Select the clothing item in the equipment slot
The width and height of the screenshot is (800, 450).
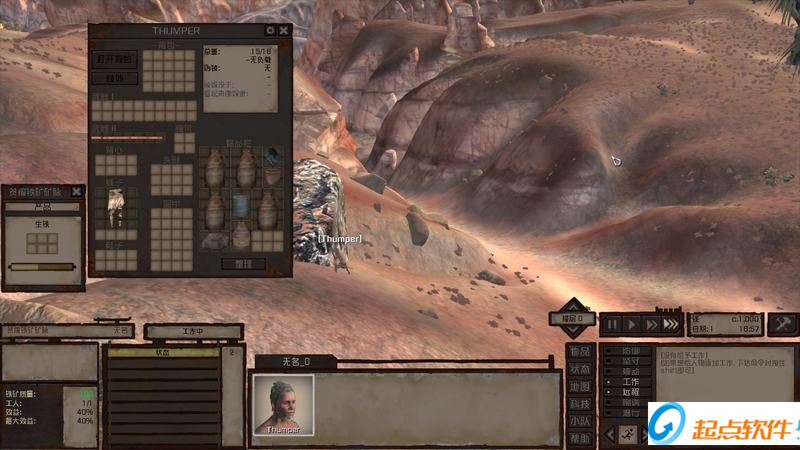tap(115, 205)
